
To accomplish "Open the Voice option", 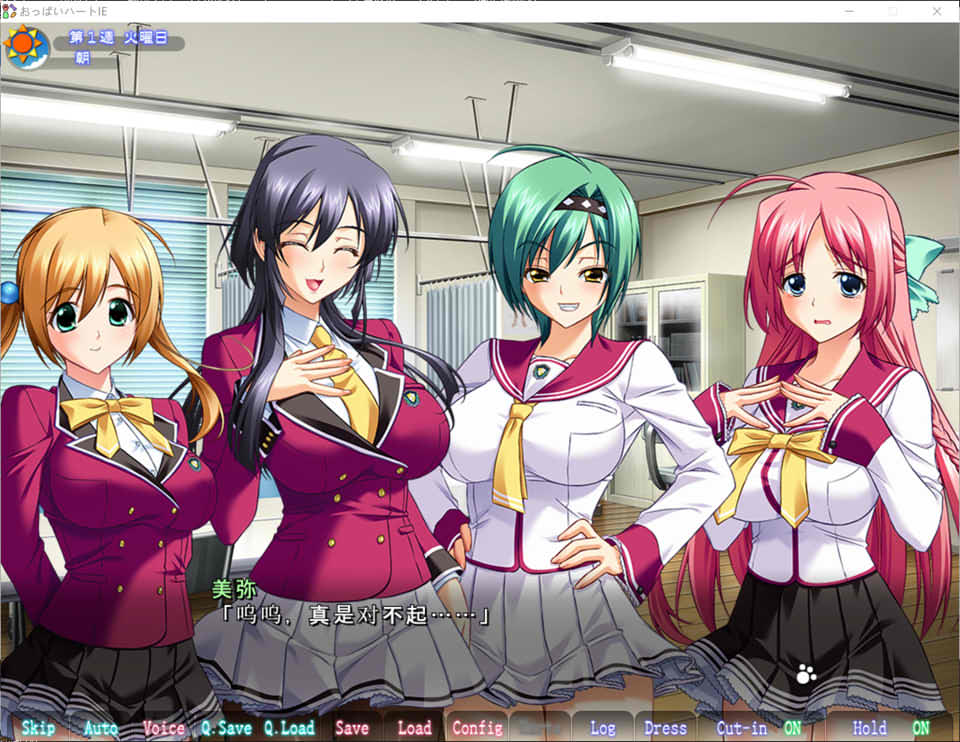I will click(164, 728).
